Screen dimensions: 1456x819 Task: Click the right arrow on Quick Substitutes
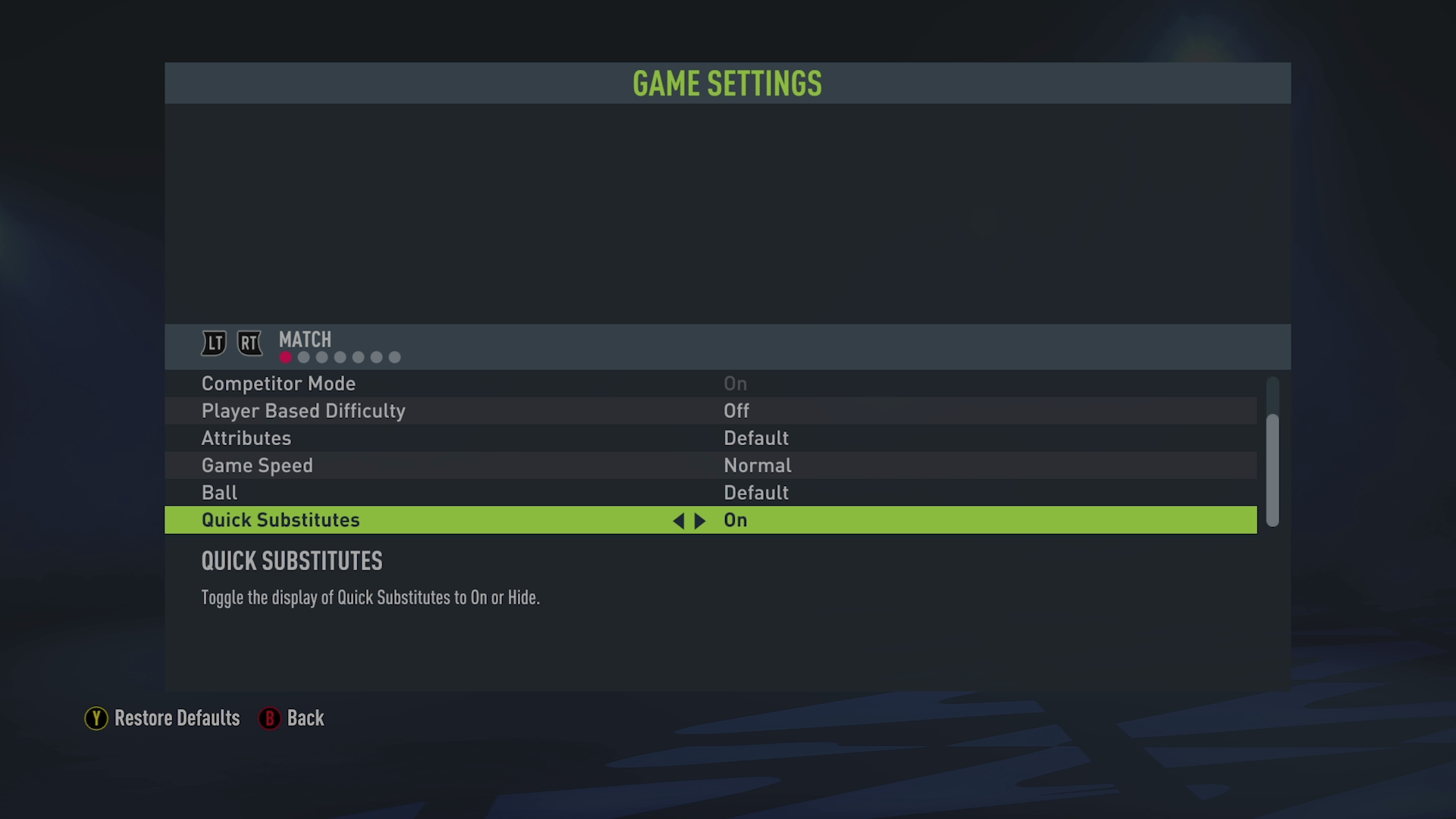tap(700, 520)
